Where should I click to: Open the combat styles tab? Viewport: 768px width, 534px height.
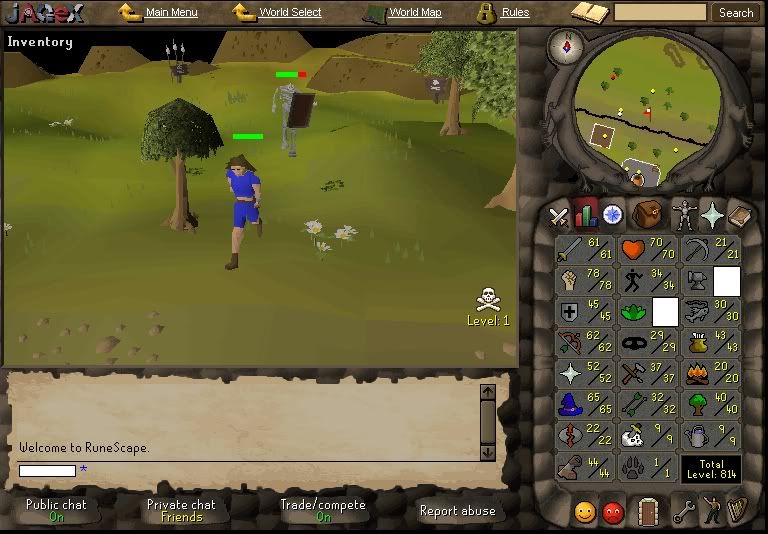pyautogui.click(x=559, y=214)
